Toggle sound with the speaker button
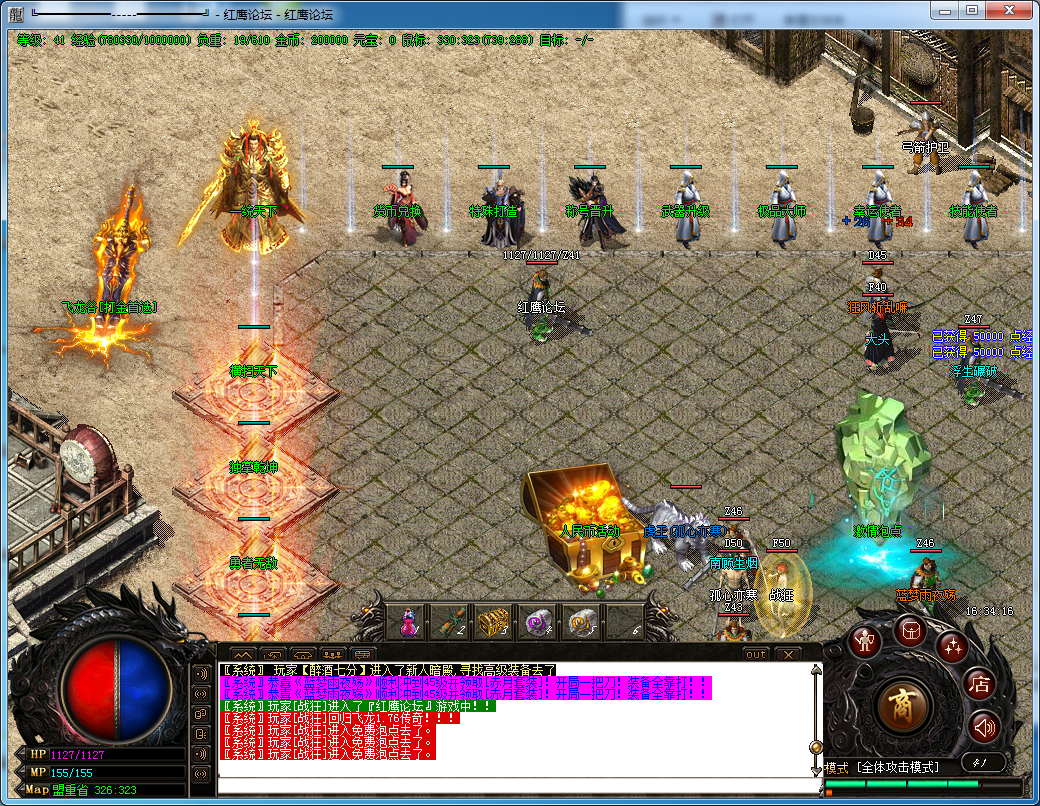This screenshot has height=806, width=1040. [x=985, y=726]
